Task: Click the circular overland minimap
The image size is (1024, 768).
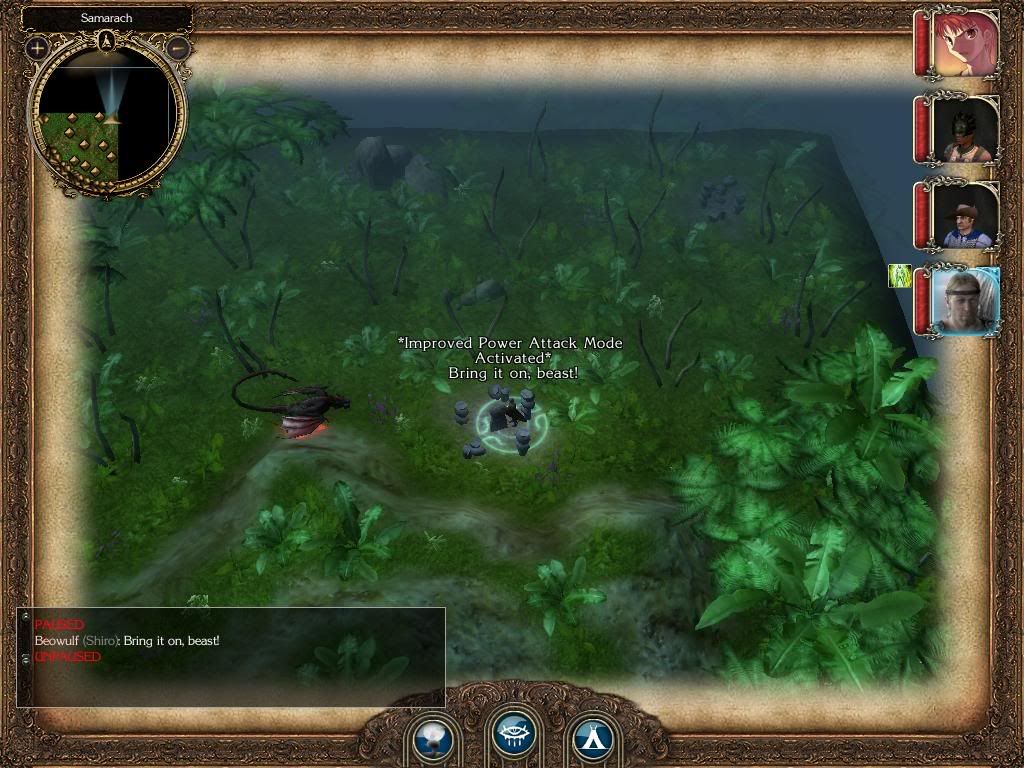Action: [x=108, y=117]
